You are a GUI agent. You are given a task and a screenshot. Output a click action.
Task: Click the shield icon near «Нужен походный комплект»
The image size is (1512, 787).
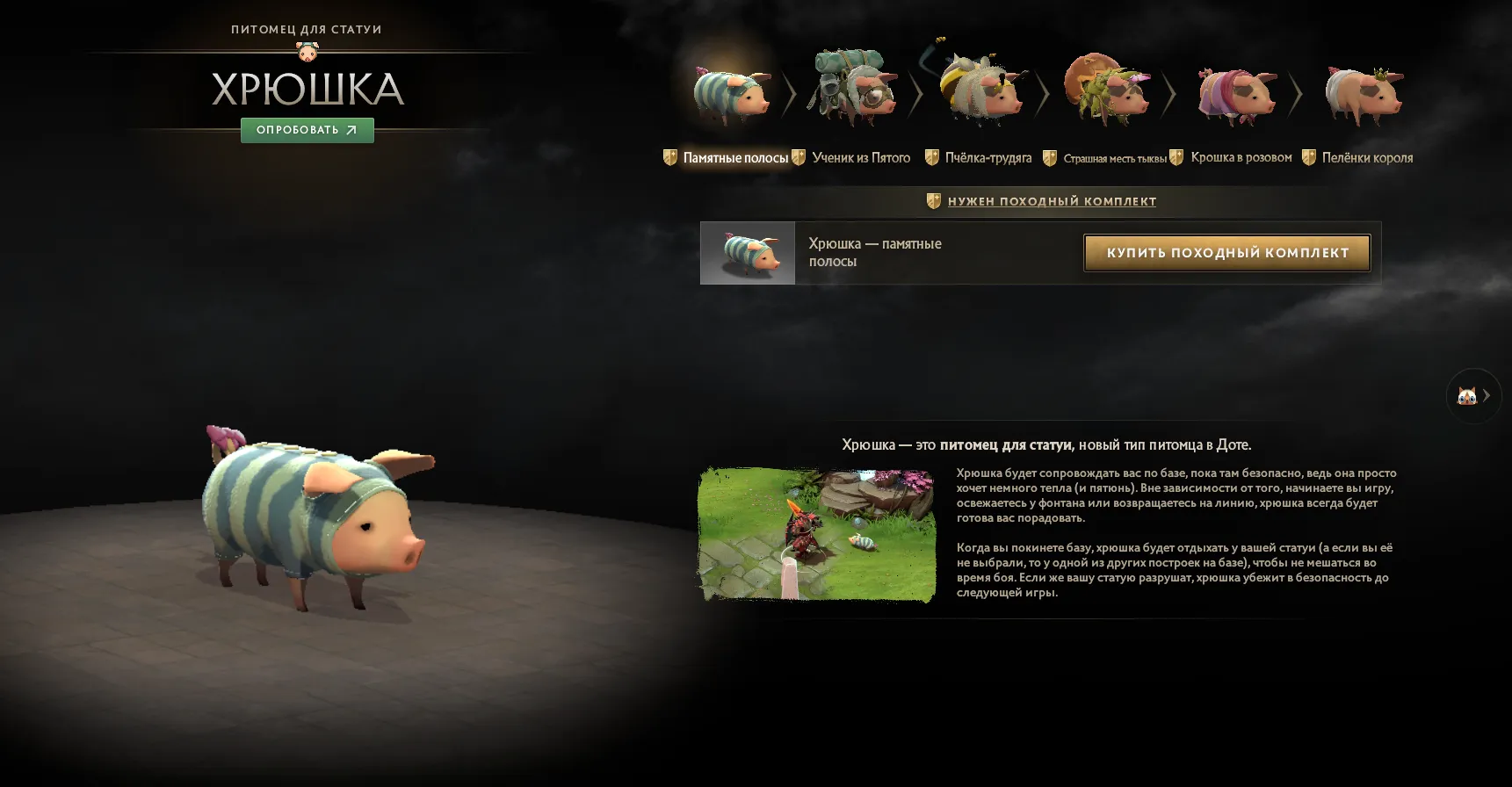(x=933, y=200)
